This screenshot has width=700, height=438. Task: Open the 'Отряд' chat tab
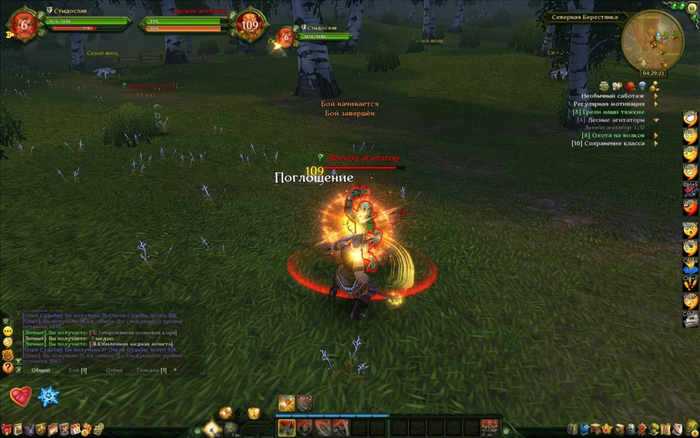pos(114,370)
